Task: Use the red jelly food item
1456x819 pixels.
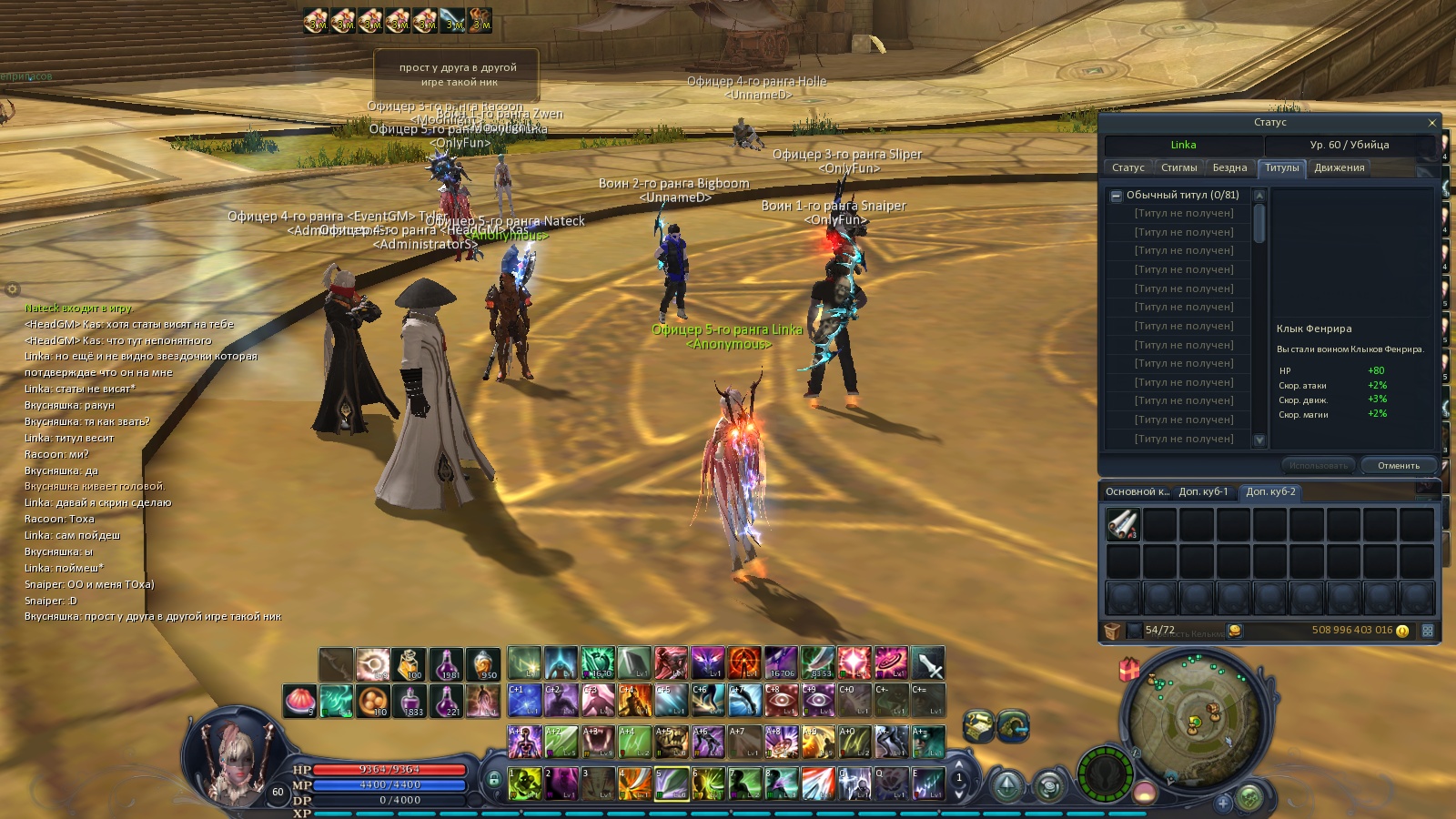Action: pyautogui.click(x=299, y=701)
